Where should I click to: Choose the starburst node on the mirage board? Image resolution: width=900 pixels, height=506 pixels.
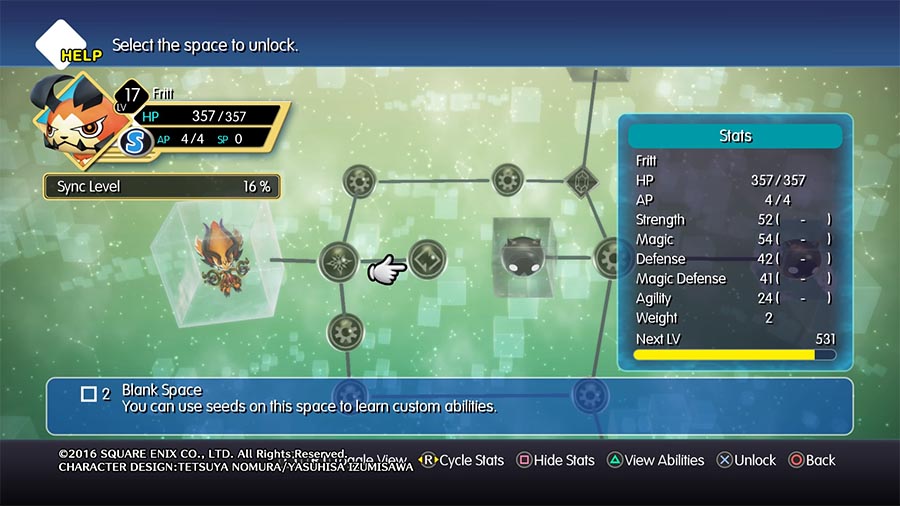point(339,262)
